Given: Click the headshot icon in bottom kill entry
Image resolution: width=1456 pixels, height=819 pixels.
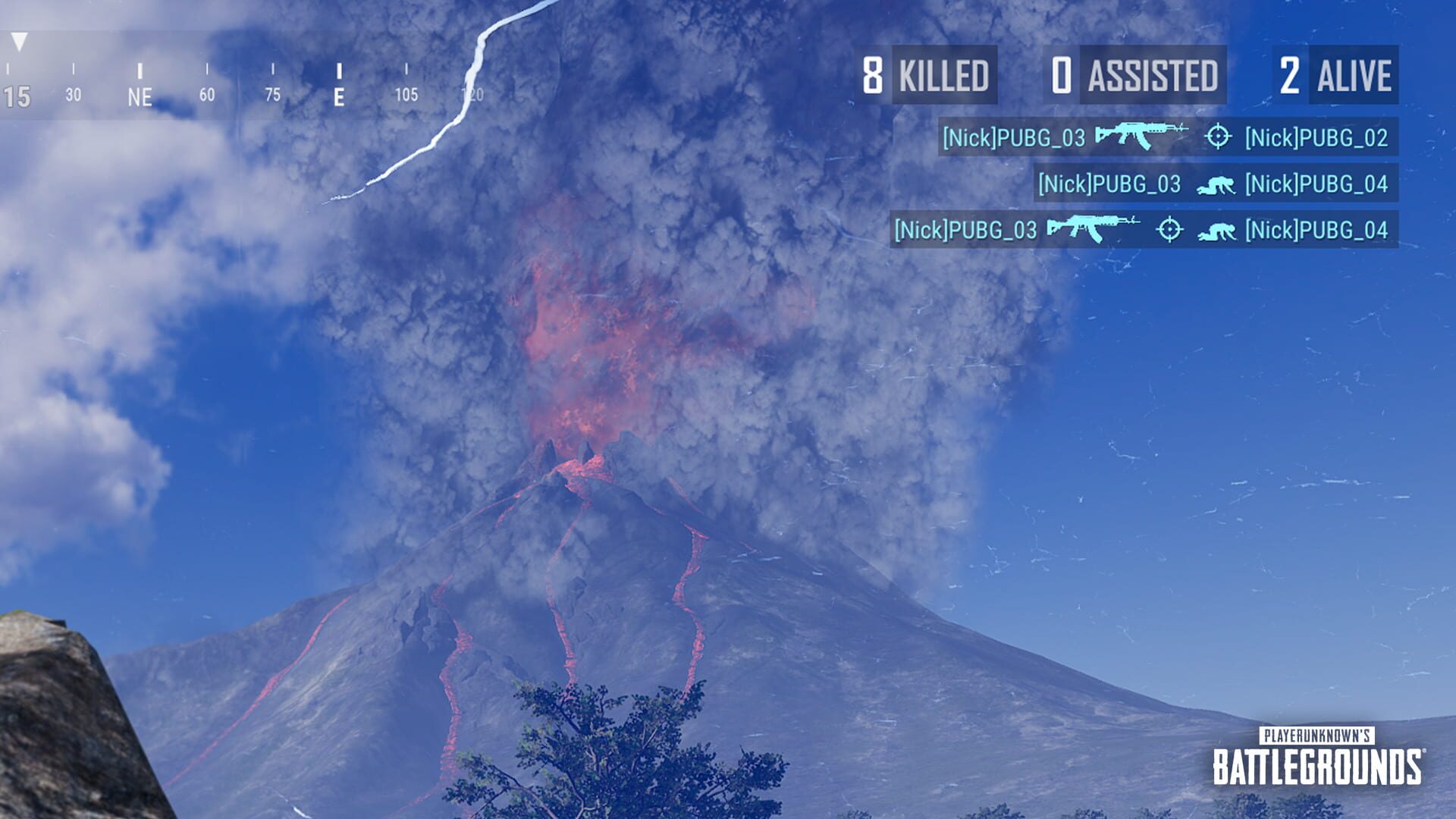Looking at the screenshot, I should coord(1171,228).
